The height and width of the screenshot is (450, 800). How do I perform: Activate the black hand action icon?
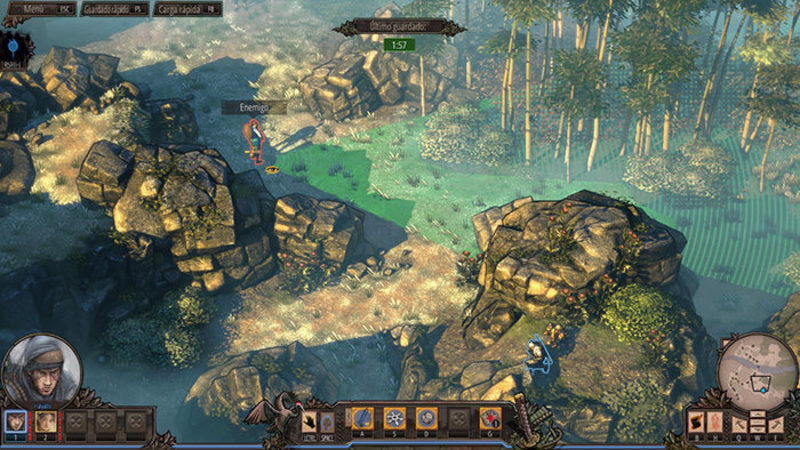310,421
